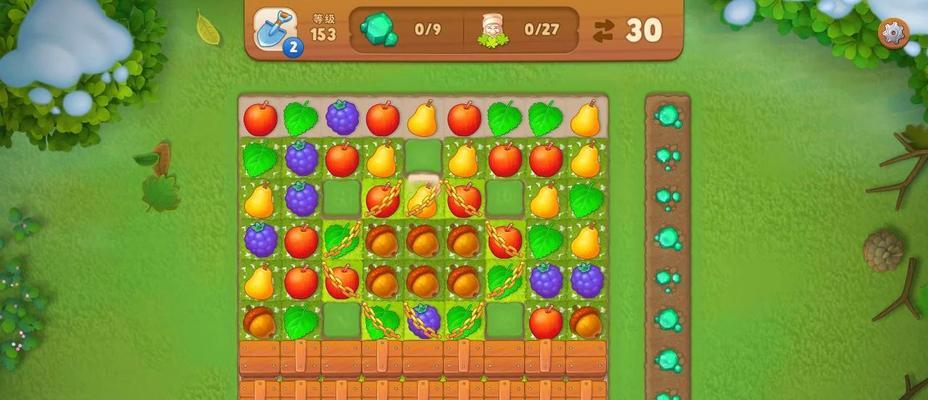This screenshot has width=928, height=400.
Task: Choose the chained pear tile
Action: 424,199
